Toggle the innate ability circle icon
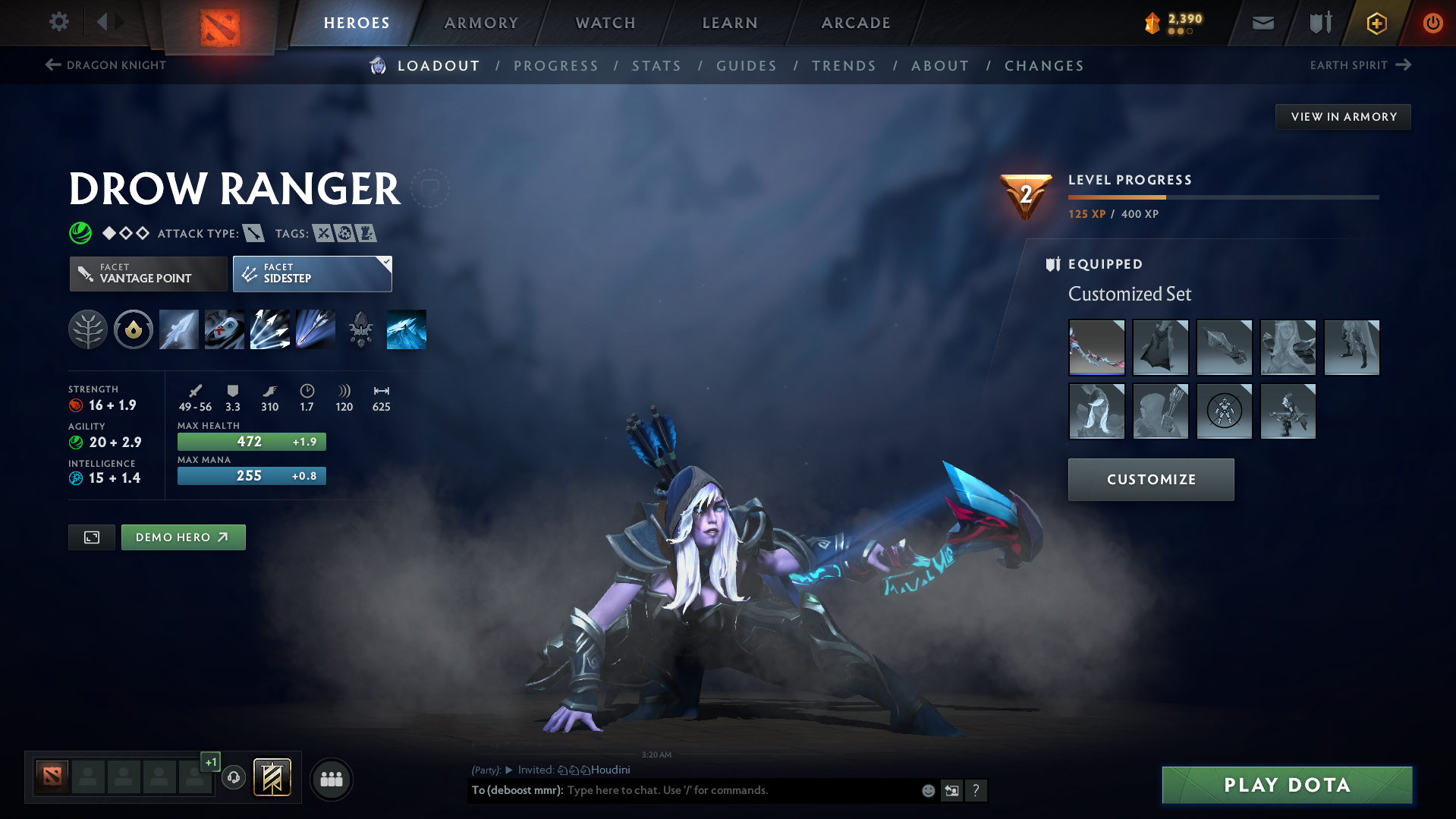Viewport: 1456px width, 819px height. (x=134, y=329)
